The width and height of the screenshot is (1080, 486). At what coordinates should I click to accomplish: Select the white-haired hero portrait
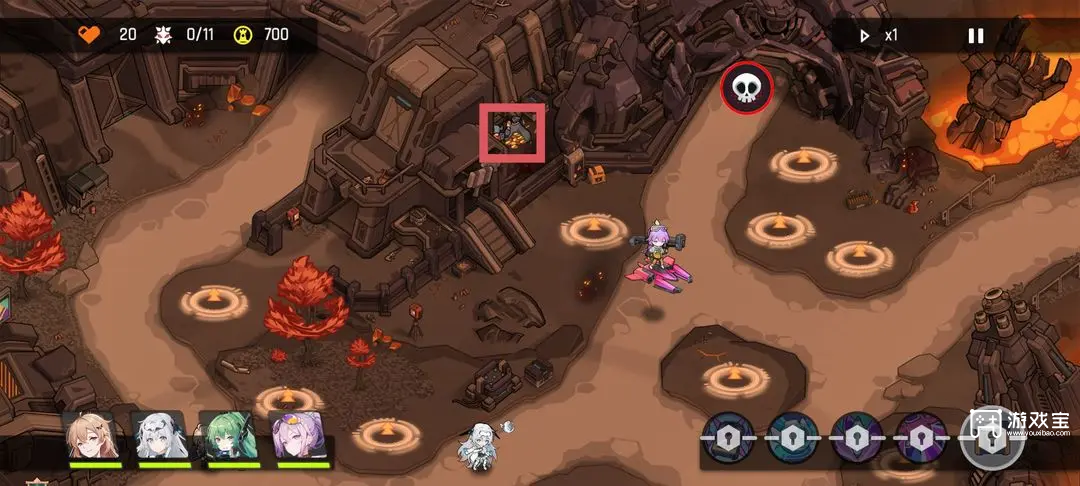[159, 436]
